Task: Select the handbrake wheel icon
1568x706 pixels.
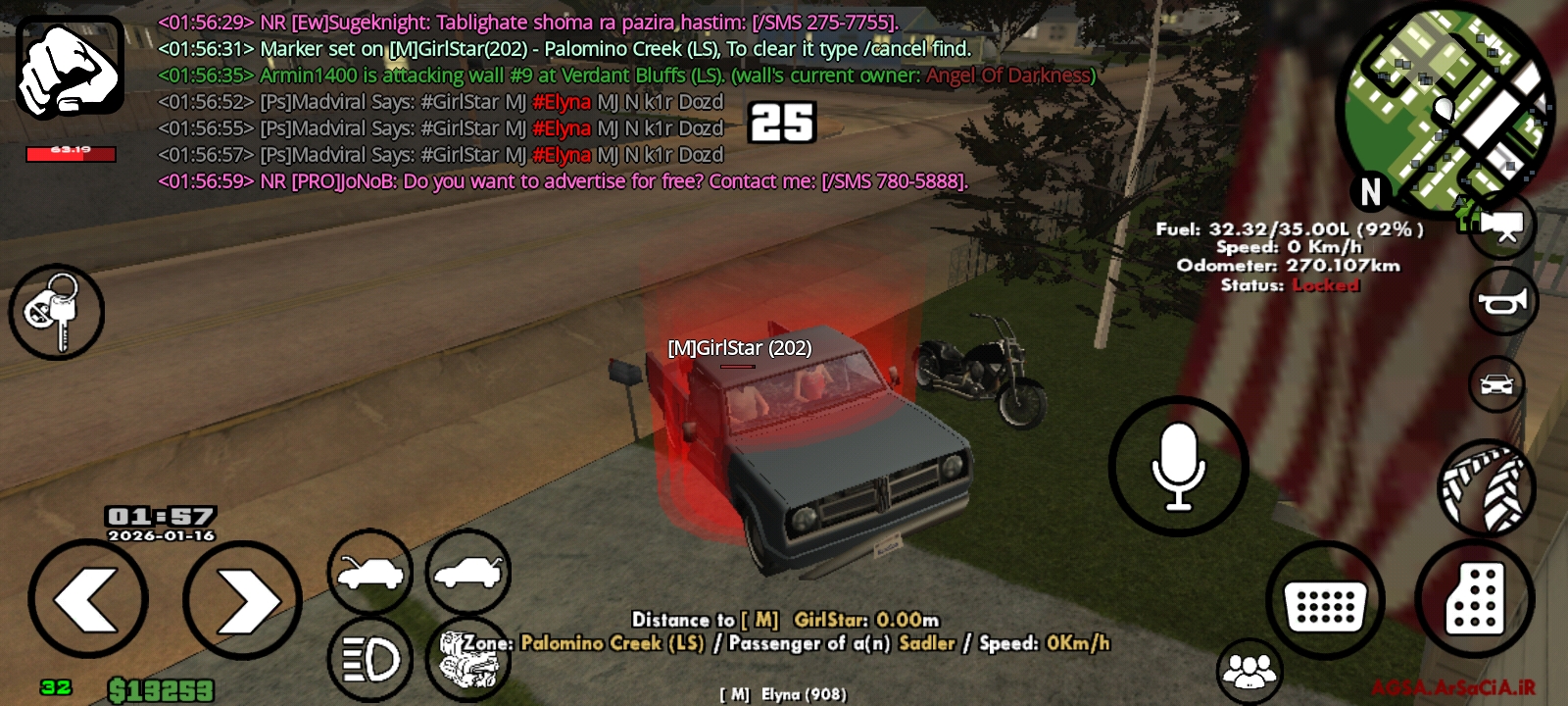Action: pyautogui.click(x=1488, y=487)
